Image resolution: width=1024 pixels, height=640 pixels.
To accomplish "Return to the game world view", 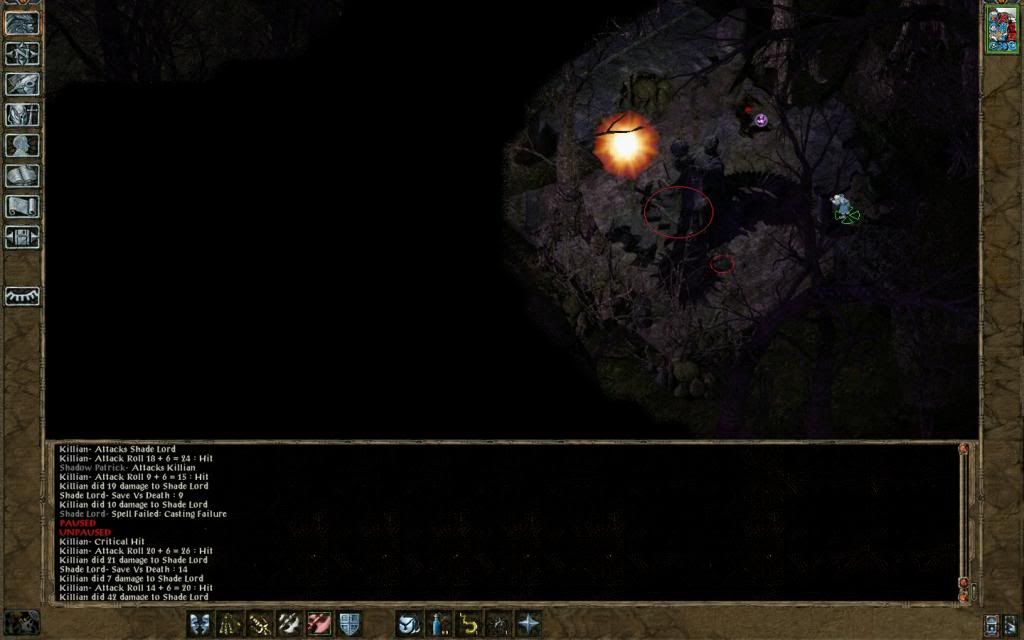I will click(22, 21).
